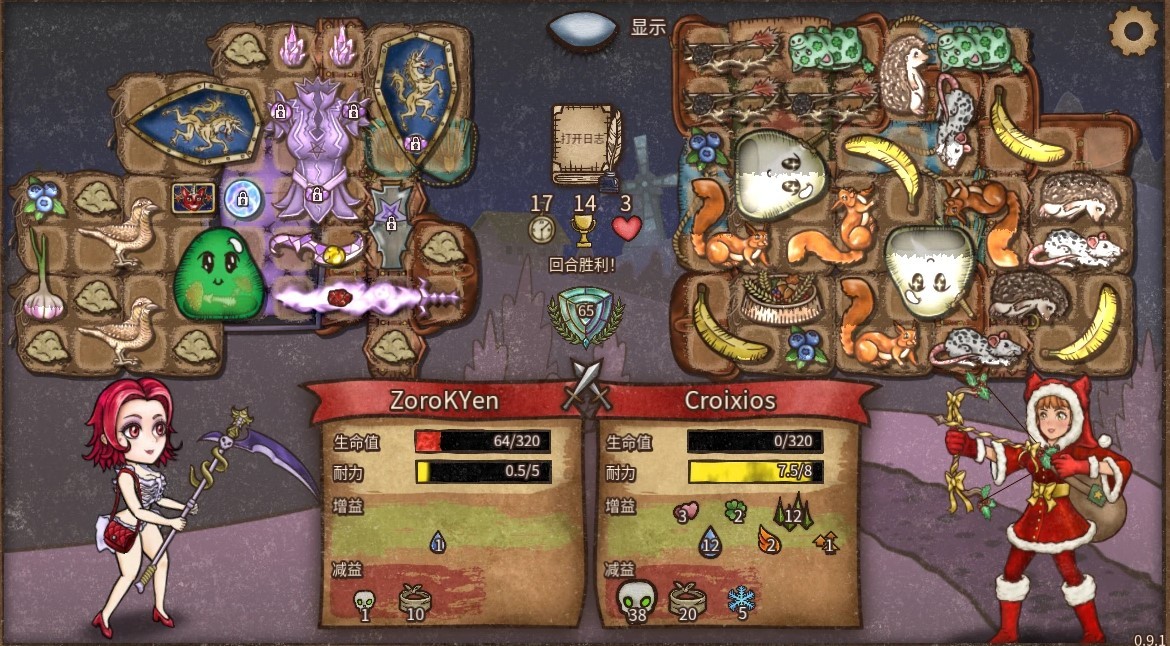
Task: Inspect Croixios's skull poison debuff
Action: [636, 599]
